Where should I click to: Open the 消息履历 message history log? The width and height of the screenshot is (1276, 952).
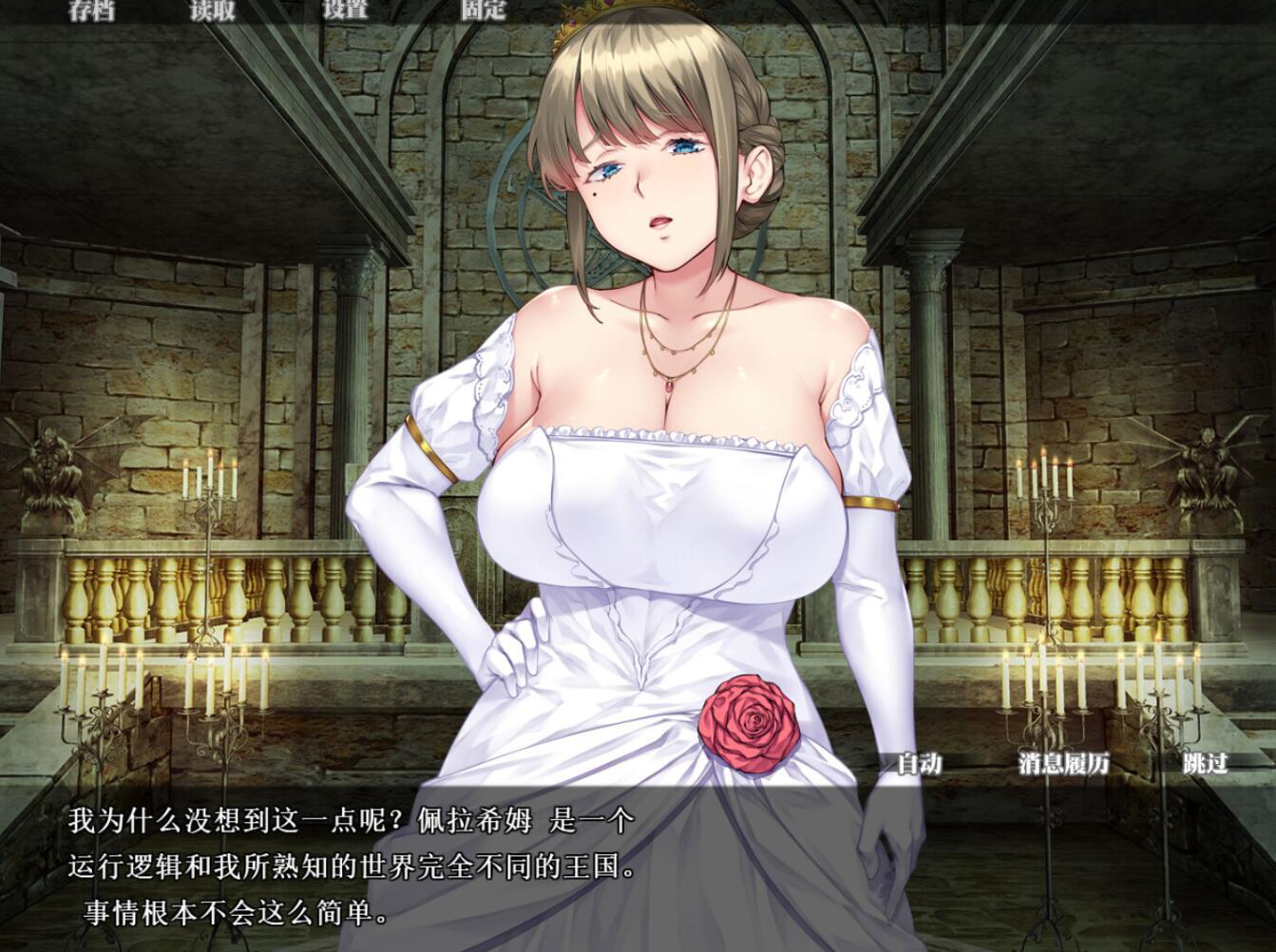point(1064,762)
